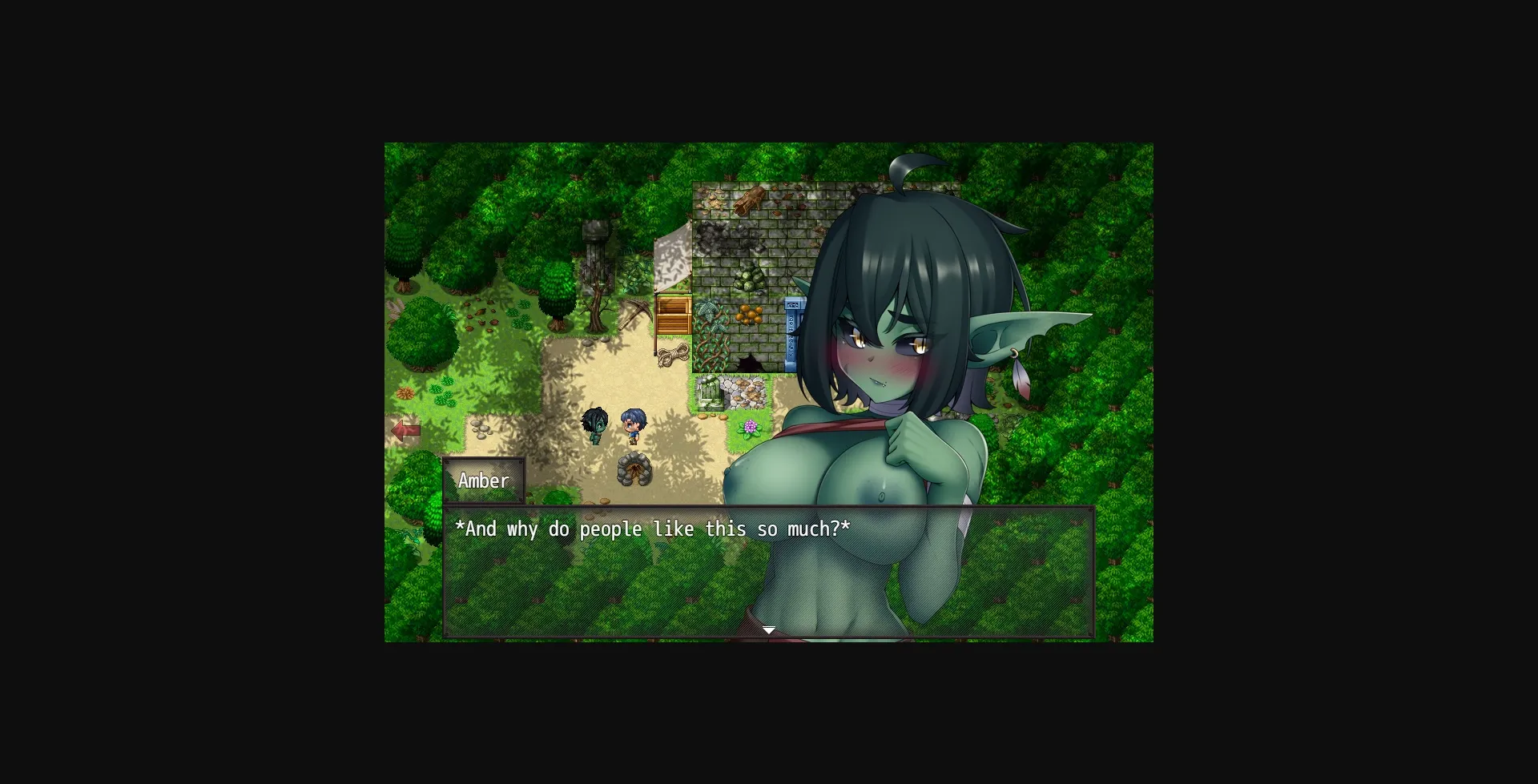This screenshot has width=1538, height=784.
Task: Click the continue arrow below the dialogue
Action: tap(767, 630)
